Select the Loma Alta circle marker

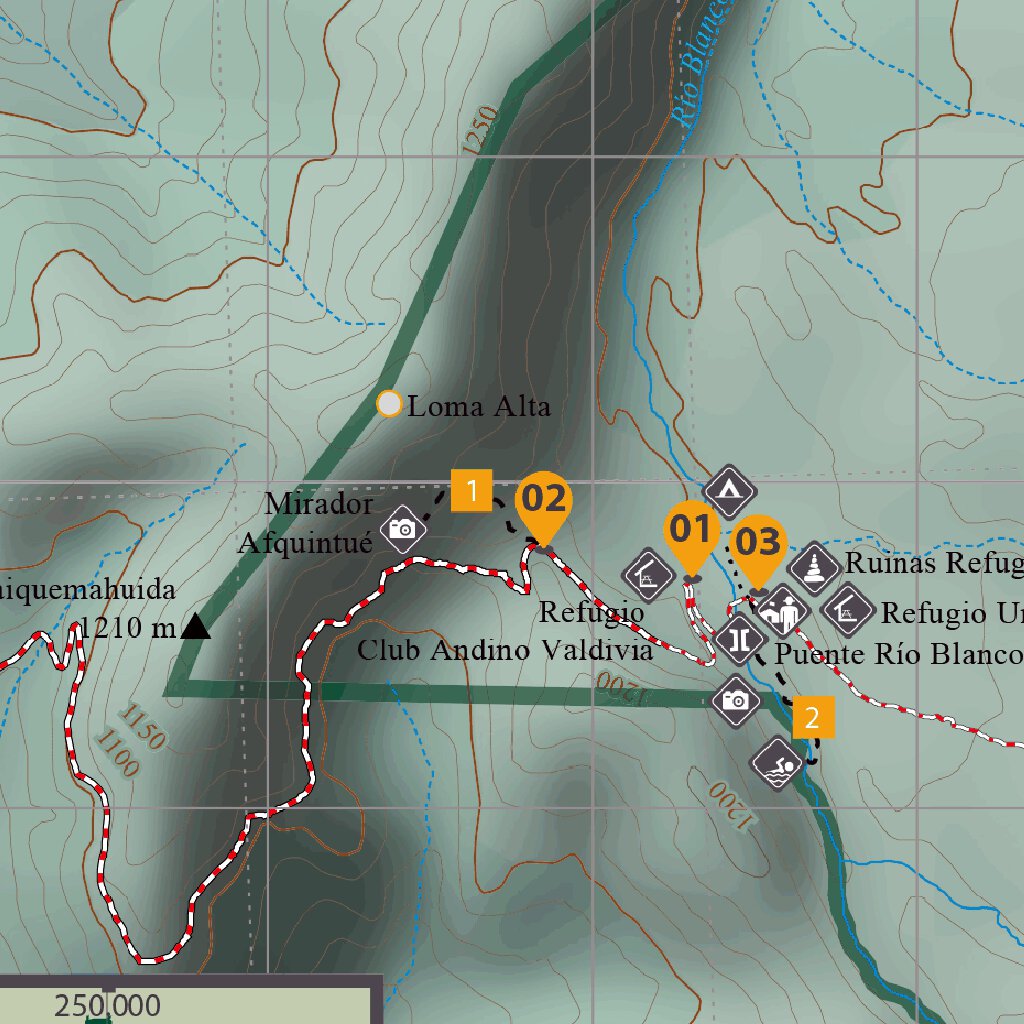(x=389, y=404)
